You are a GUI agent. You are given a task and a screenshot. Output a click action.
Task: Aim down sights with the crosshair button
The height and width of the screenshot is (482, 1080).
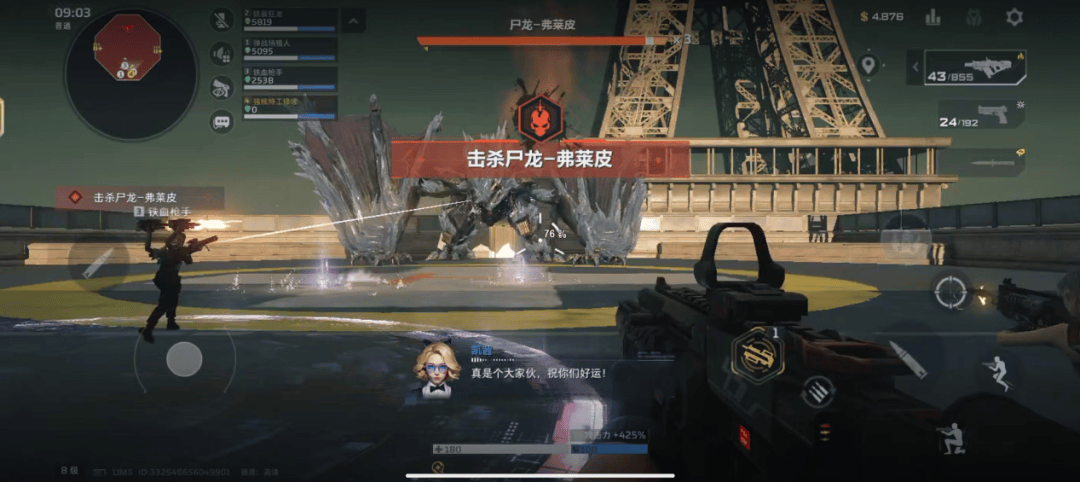tap(951, 292)
